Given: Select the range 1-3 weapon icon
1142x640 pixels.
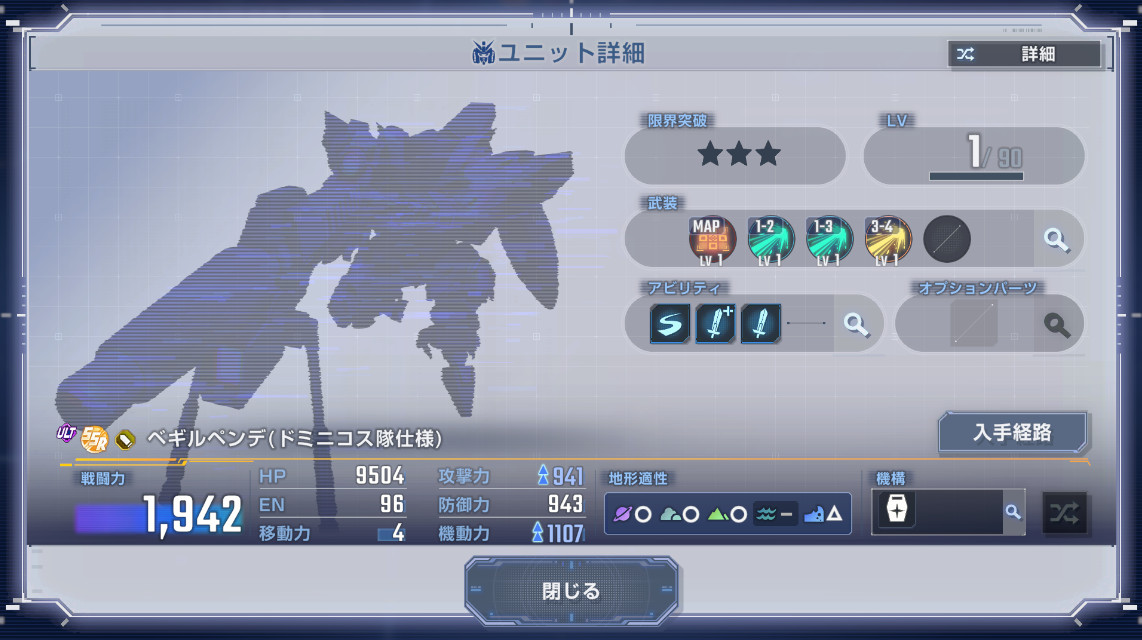Looking at the screenshot, I should (x=829, y=240).
